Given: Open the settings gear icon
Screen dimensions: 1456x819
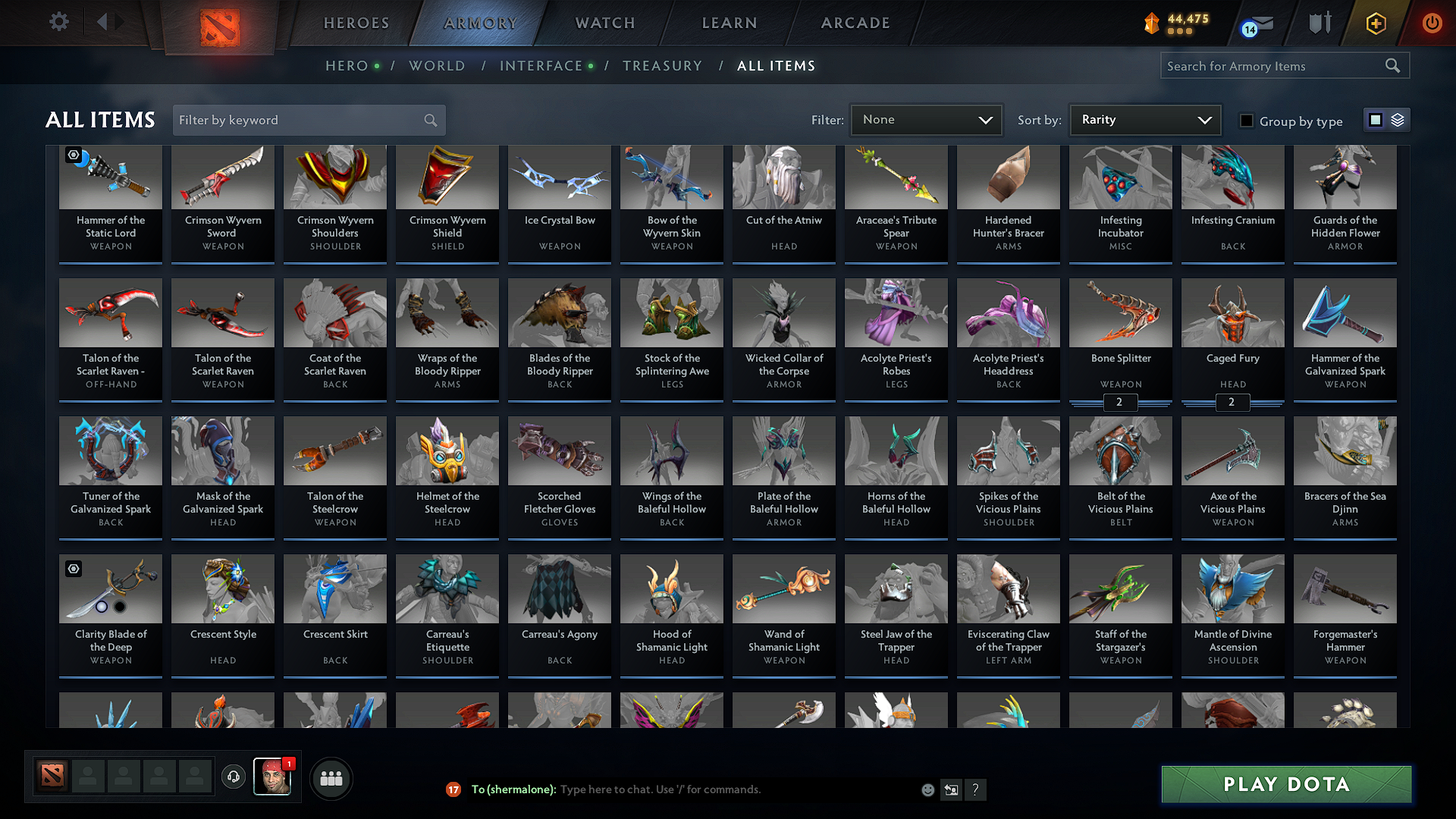Looking at the screenshot, I should pyautogui.click(x=58, y=22).
